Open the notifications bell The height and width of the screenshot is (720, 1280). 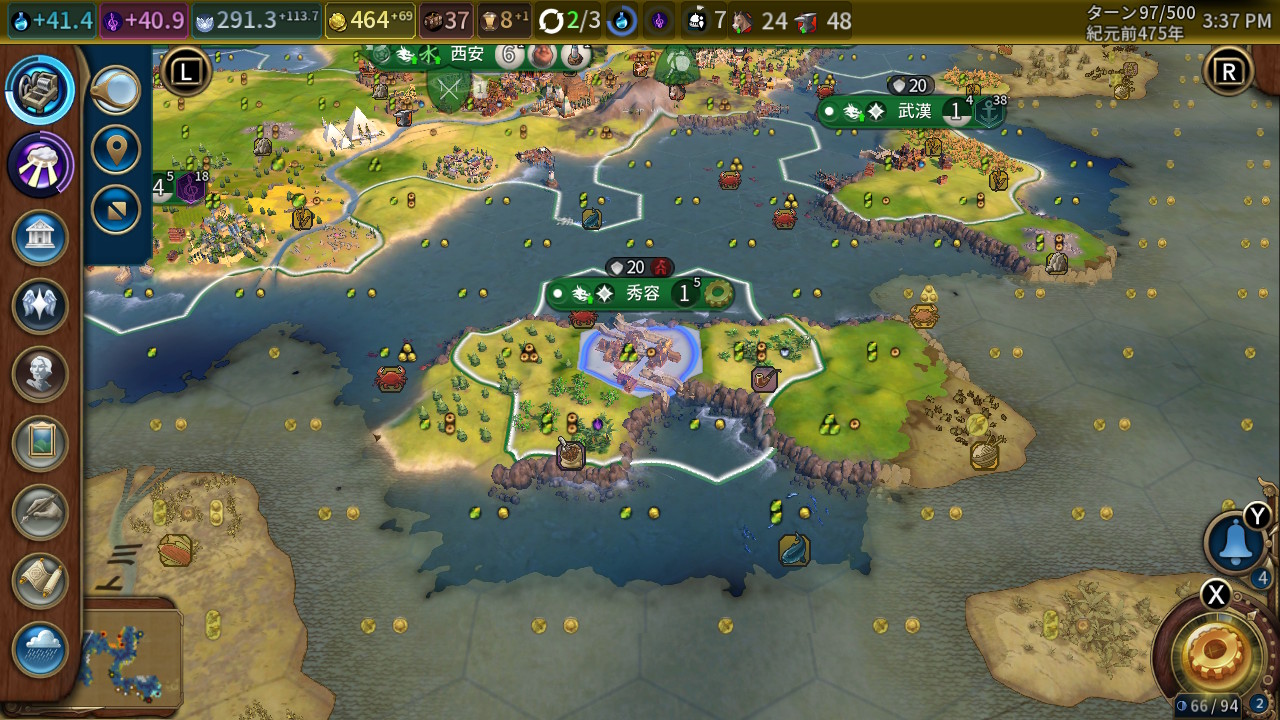[x=1236, y=542]
